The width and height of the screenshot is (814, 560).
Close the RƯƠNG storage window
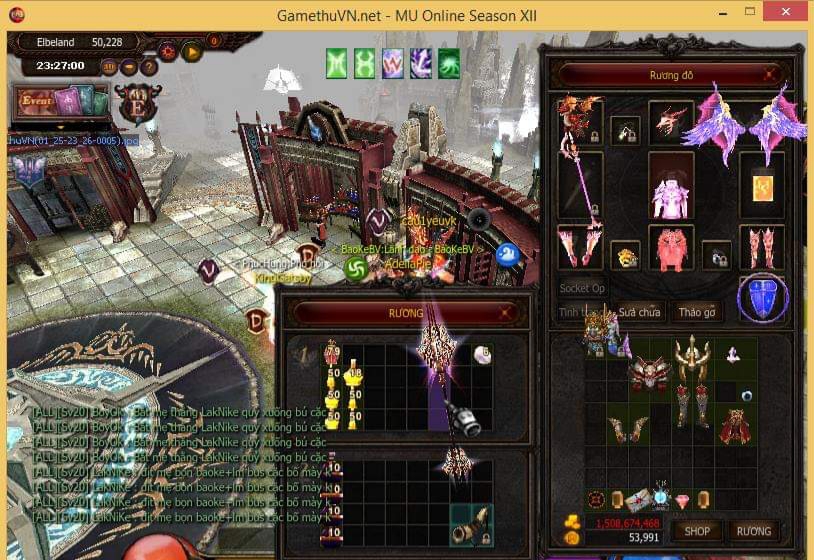[505, 313]
